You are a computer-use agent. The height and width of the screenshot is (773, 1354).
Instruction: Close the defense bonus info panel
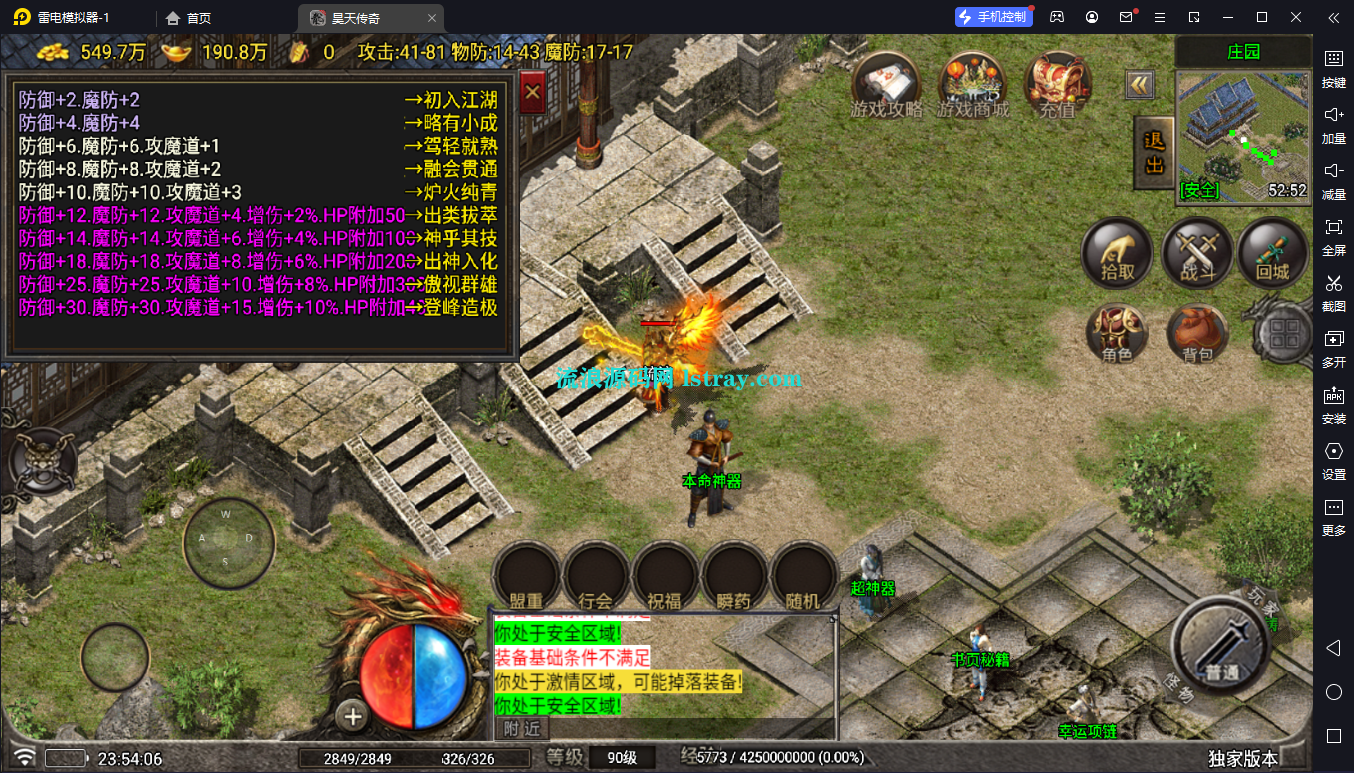coord(533,94)
